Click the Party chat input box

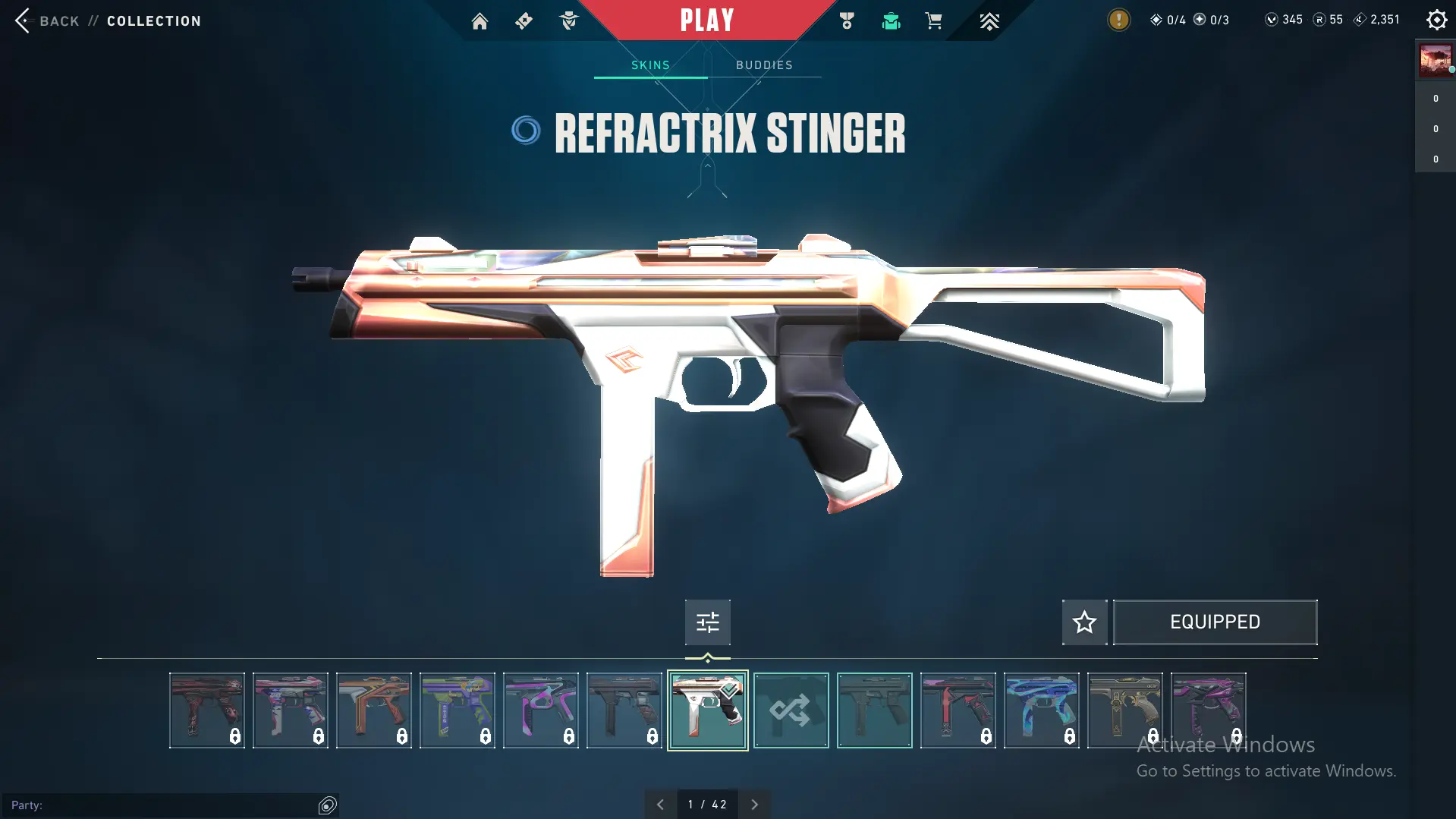click(x=163, y=805)
